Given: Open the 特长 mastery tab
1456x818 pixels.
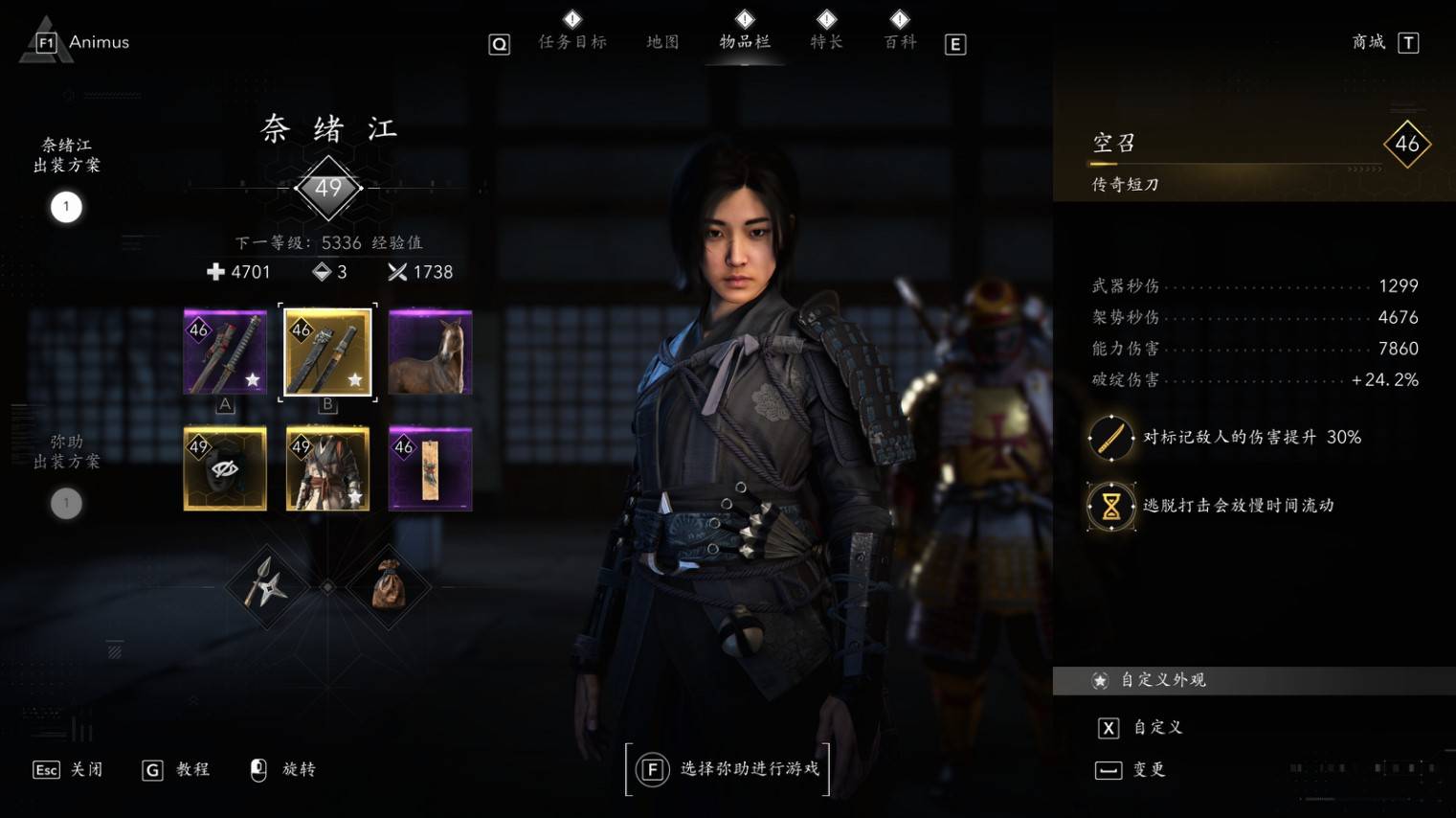Looking at the screenshot, I should (x=826, y=41).
